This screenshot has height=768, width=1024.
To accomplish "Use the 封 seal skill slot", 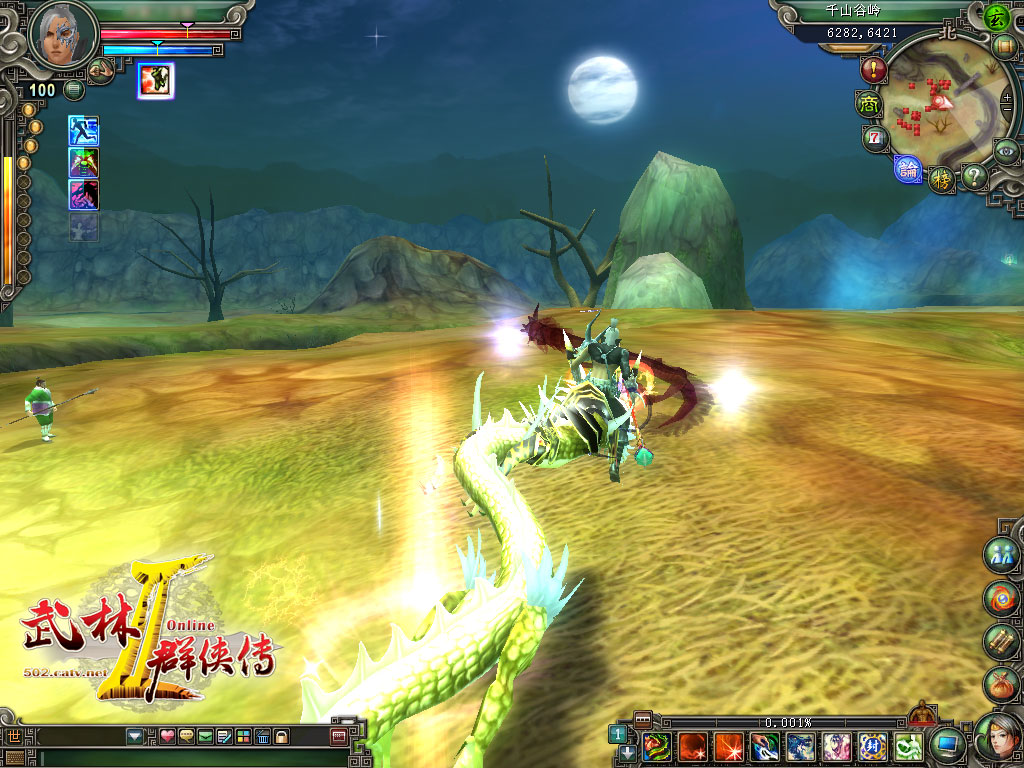I will [873, 746].
